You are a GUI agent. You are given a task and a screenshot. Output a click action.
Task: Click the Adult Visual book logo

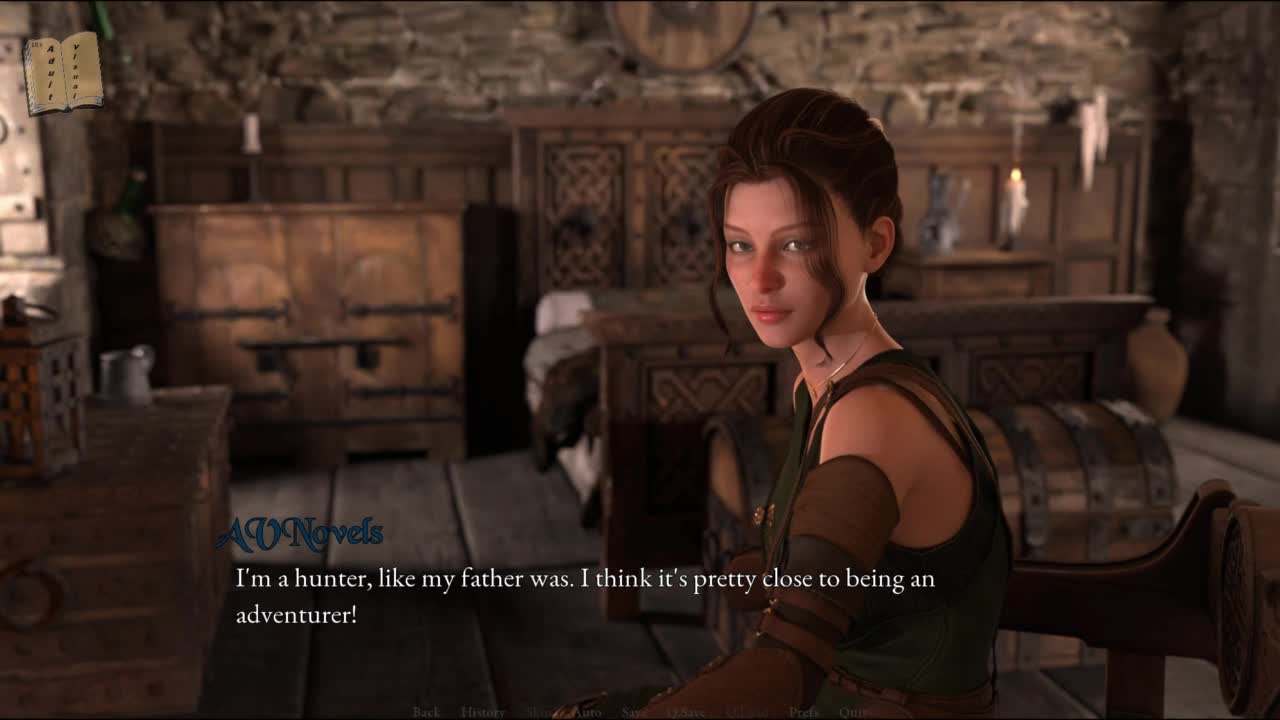coord(62,73)
